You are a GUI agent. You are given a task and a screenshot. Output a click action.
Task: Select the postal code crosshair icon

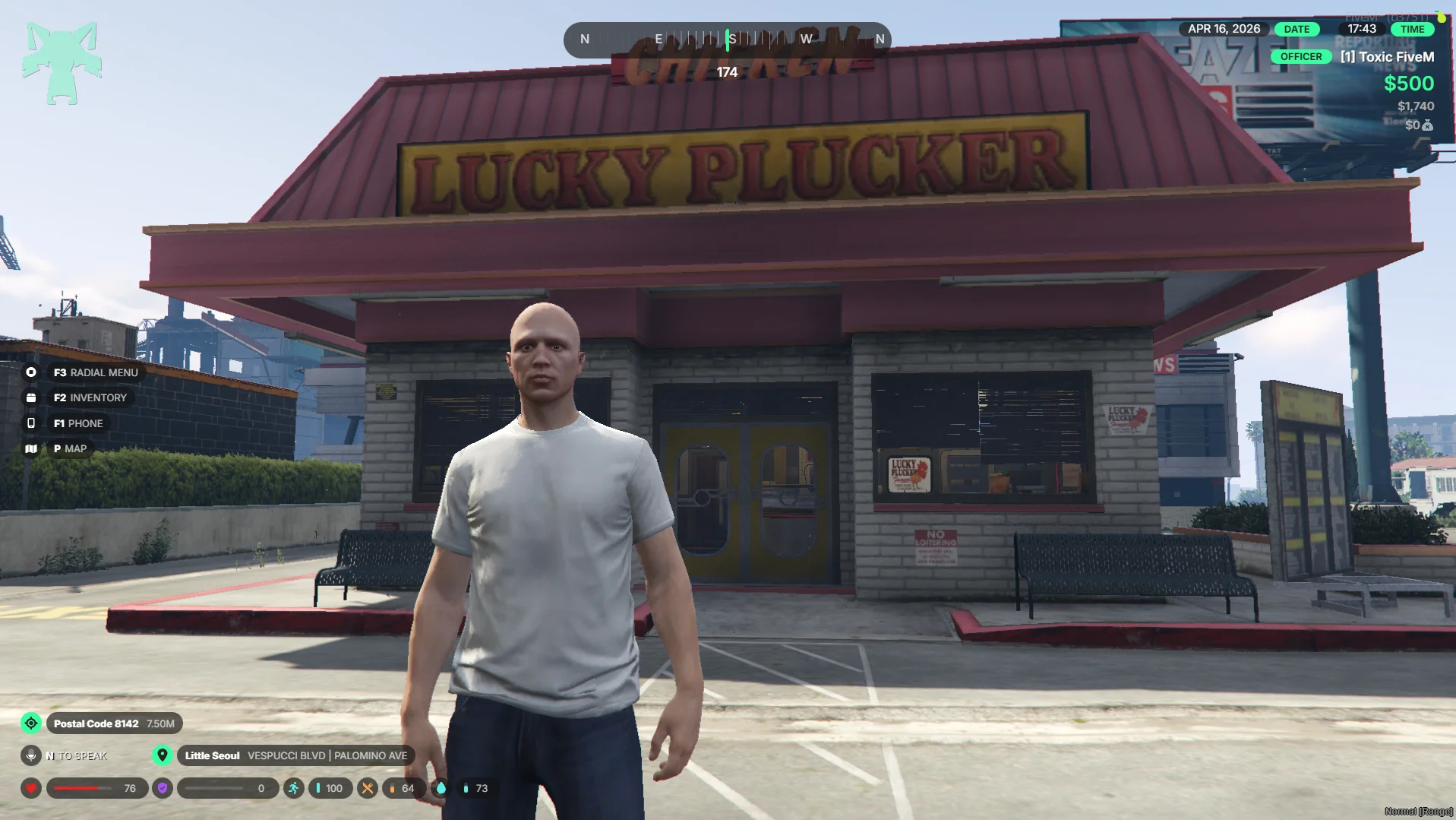point(31,723)
